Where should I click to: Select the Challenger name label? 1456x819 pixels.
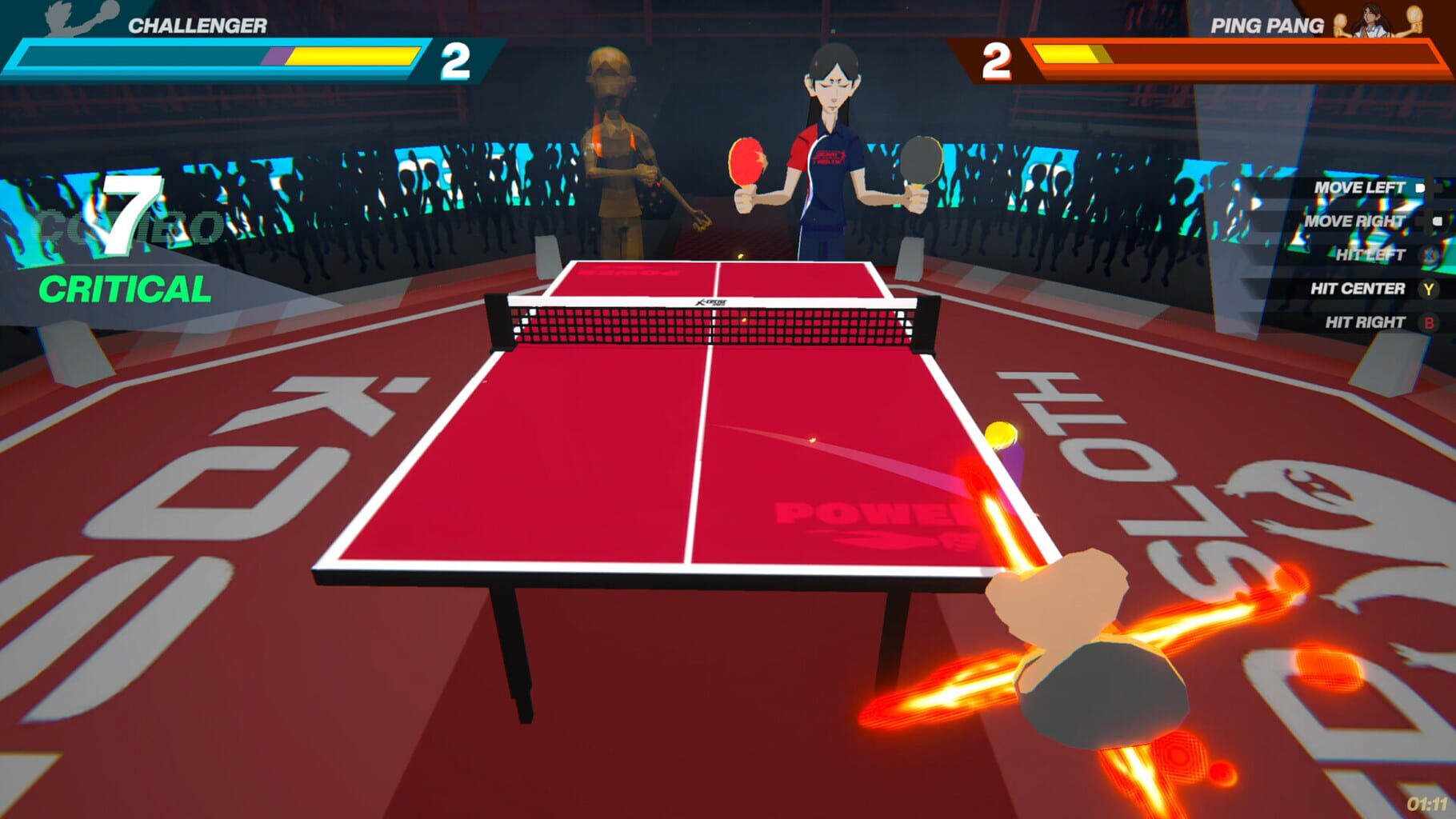(196, 26)
